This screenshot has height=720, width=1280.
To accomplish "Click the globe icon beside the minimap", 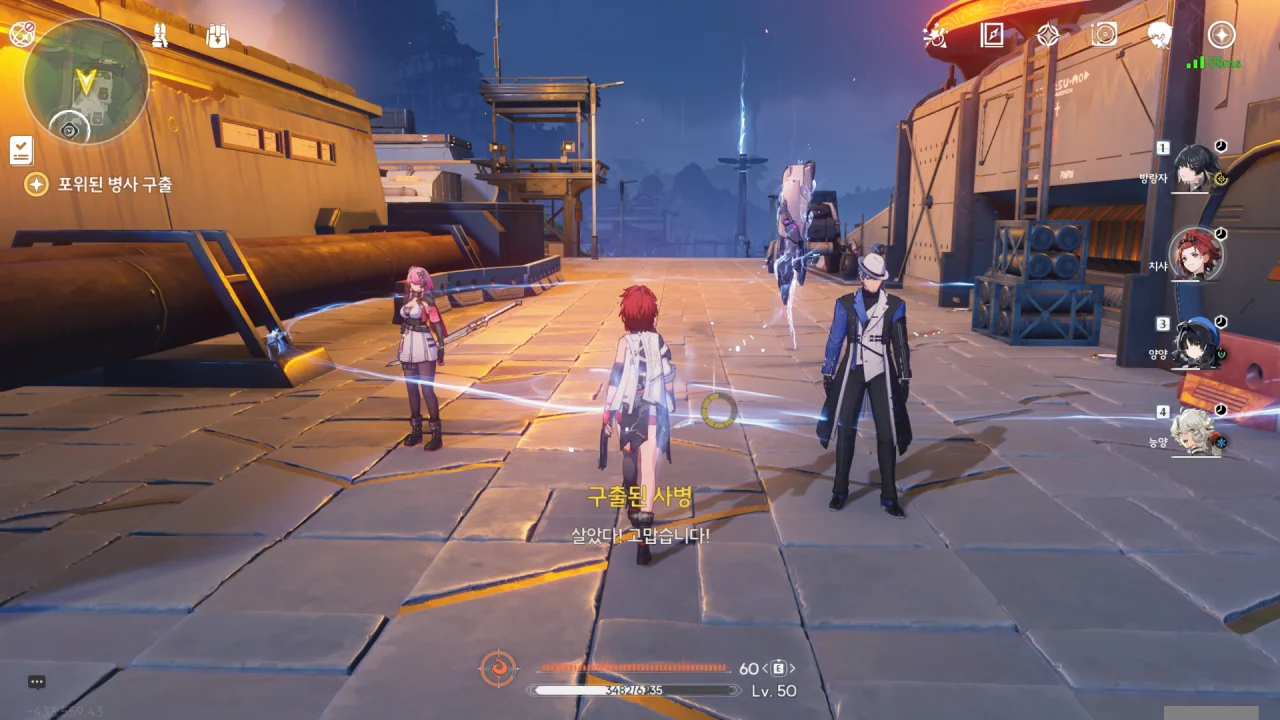I will click(22, 34).
